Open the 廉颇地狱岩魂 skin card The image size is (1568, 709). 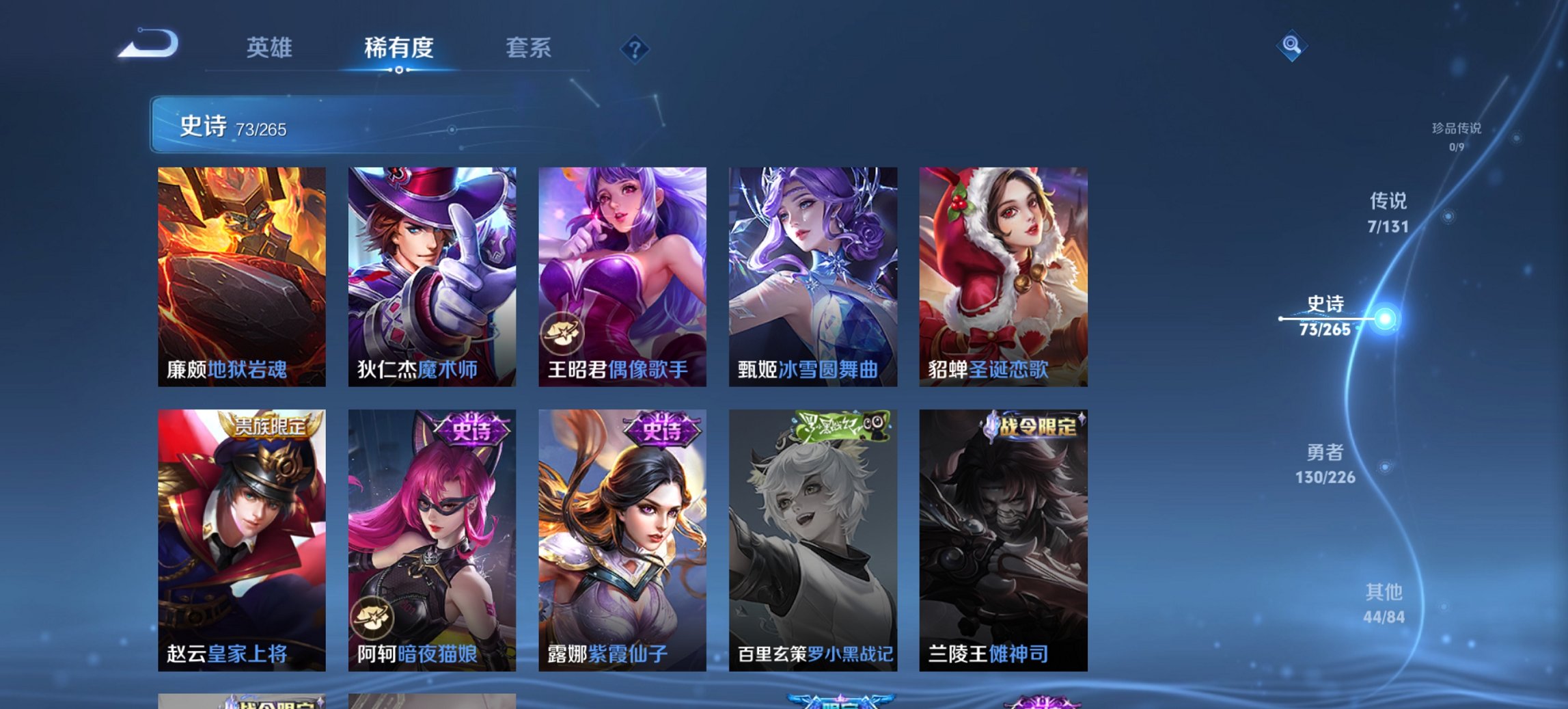point(240,273)
